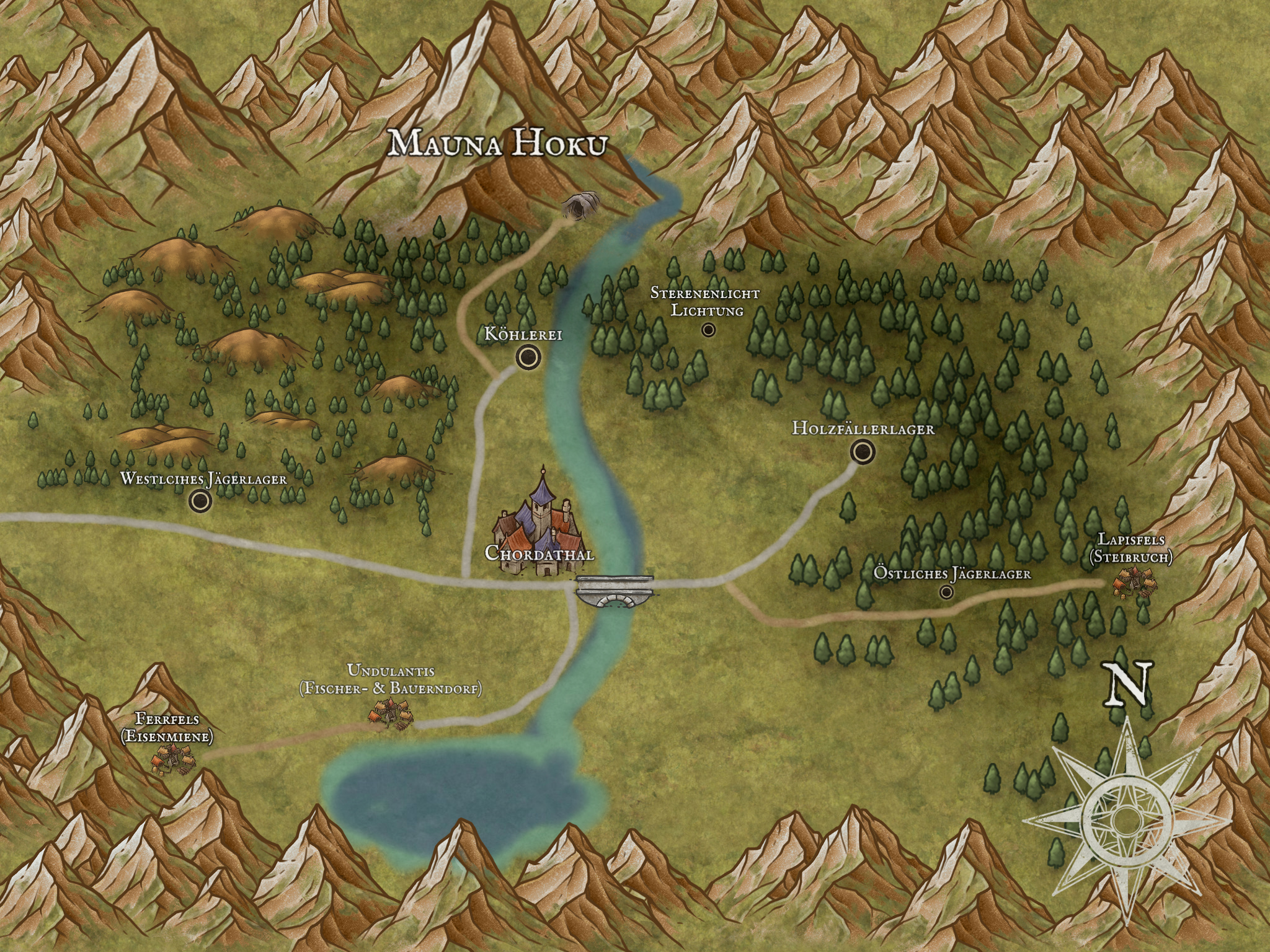Choose the Ferrfels iron mine icon

pos(172,757)
